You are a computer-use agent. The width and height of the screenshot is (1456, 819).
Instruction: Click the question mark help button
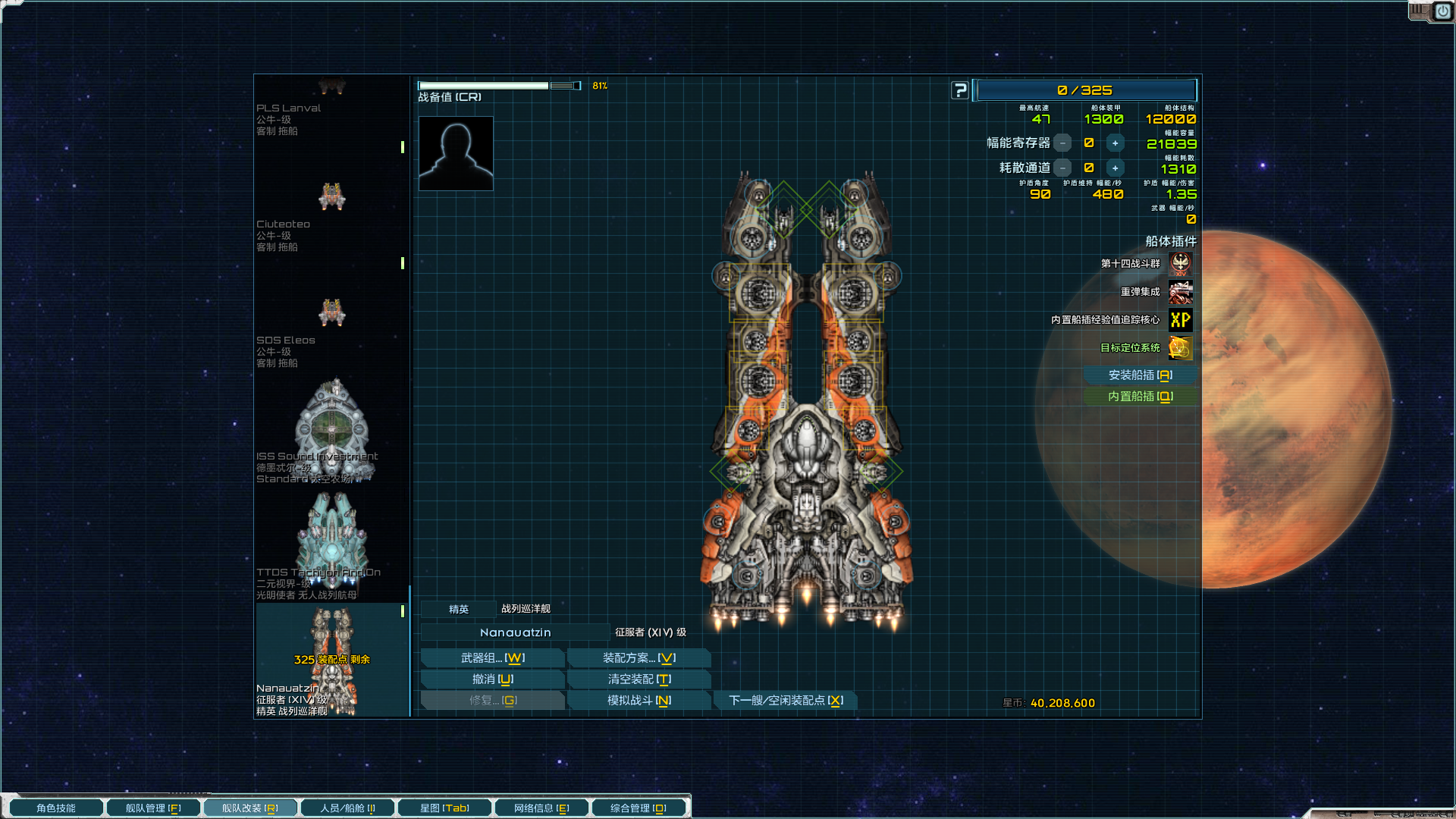point(960,91)
